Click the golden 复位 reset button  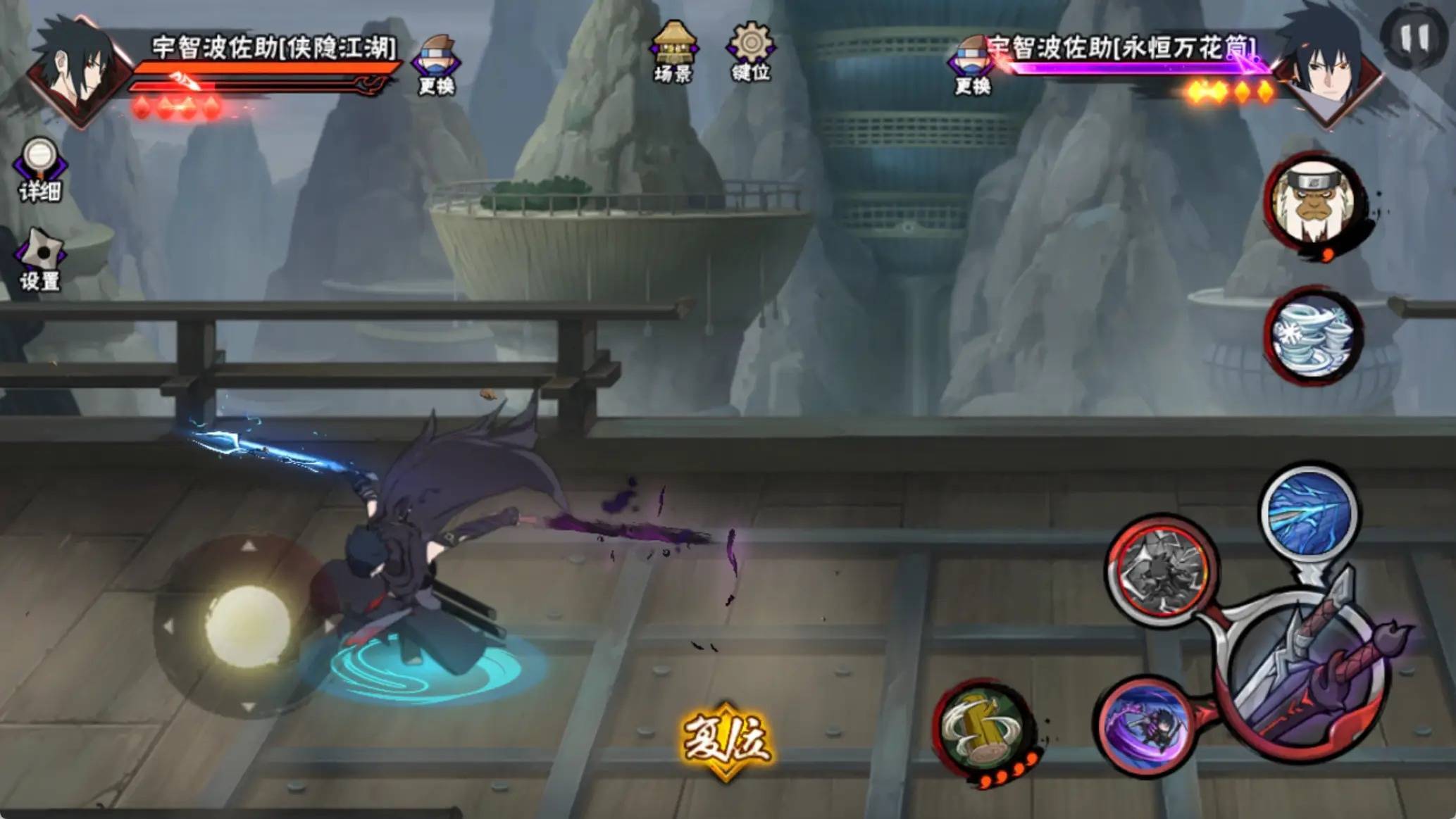726,741
